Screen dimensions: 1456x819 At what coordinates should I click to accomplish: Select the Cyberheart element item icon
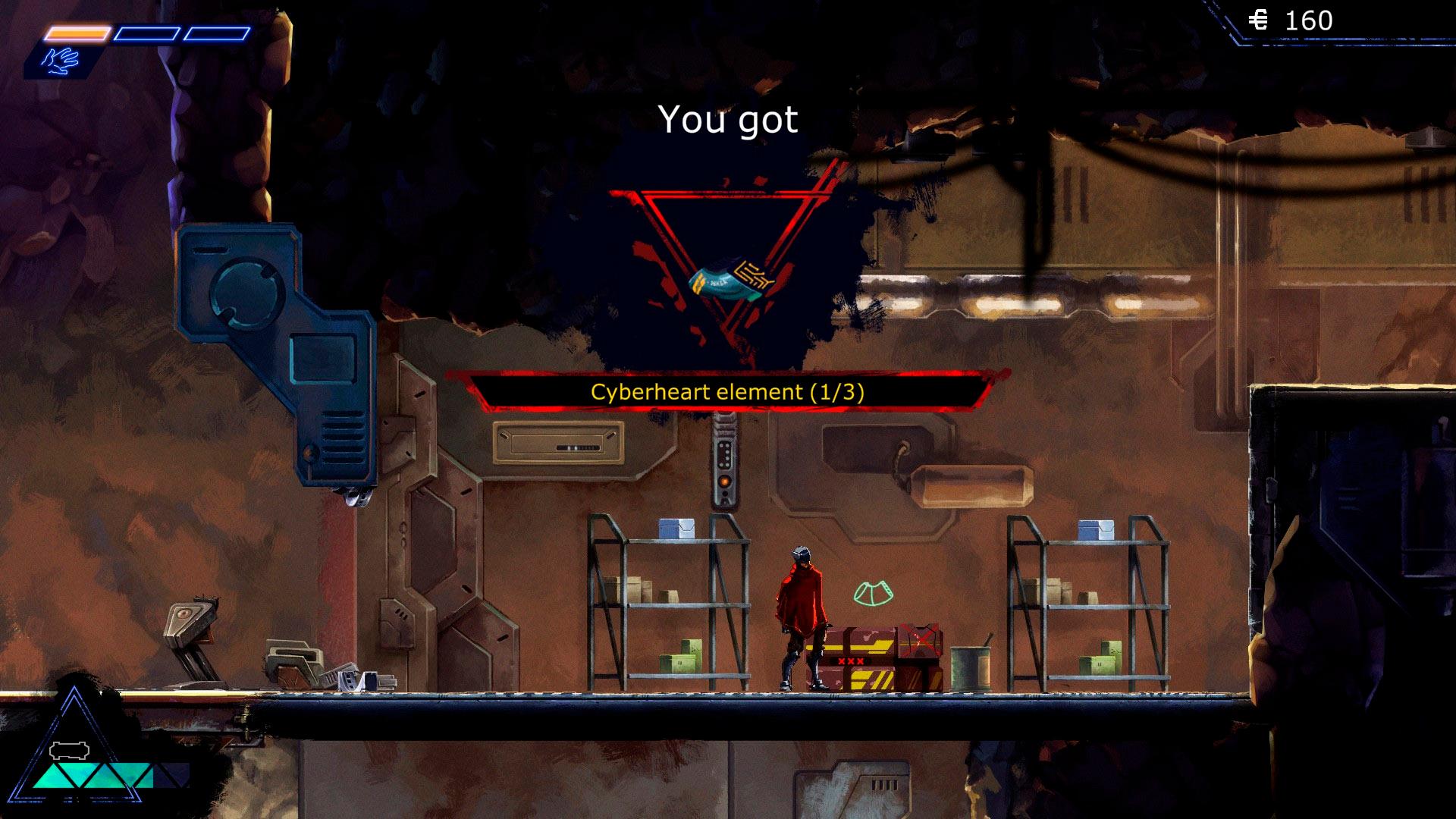coord(732,281)
